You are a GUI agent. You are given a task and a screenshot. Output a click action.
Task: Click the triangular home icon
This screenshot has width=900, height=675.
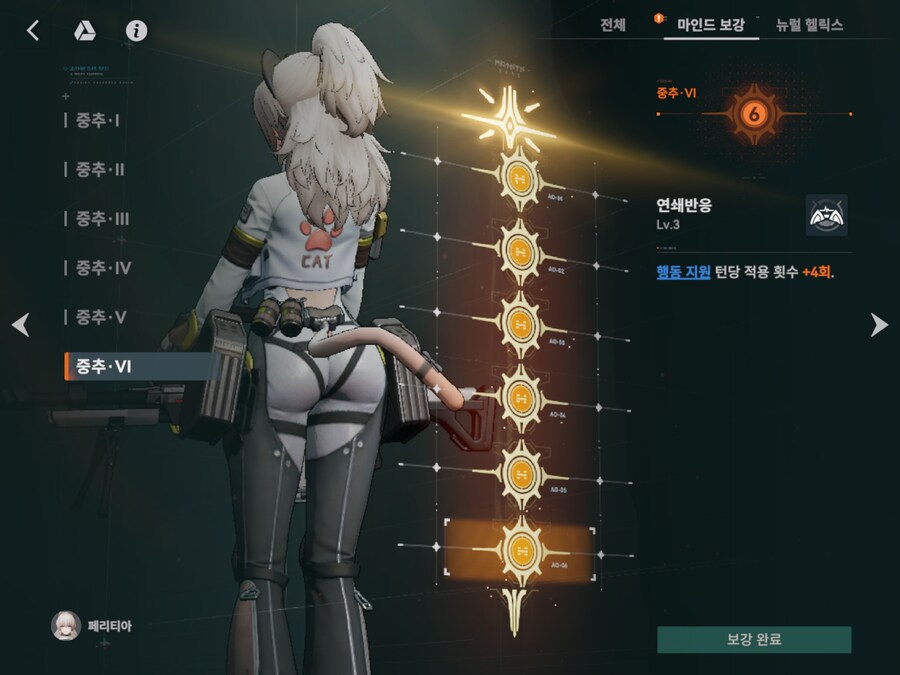click(x=85, y=30)
